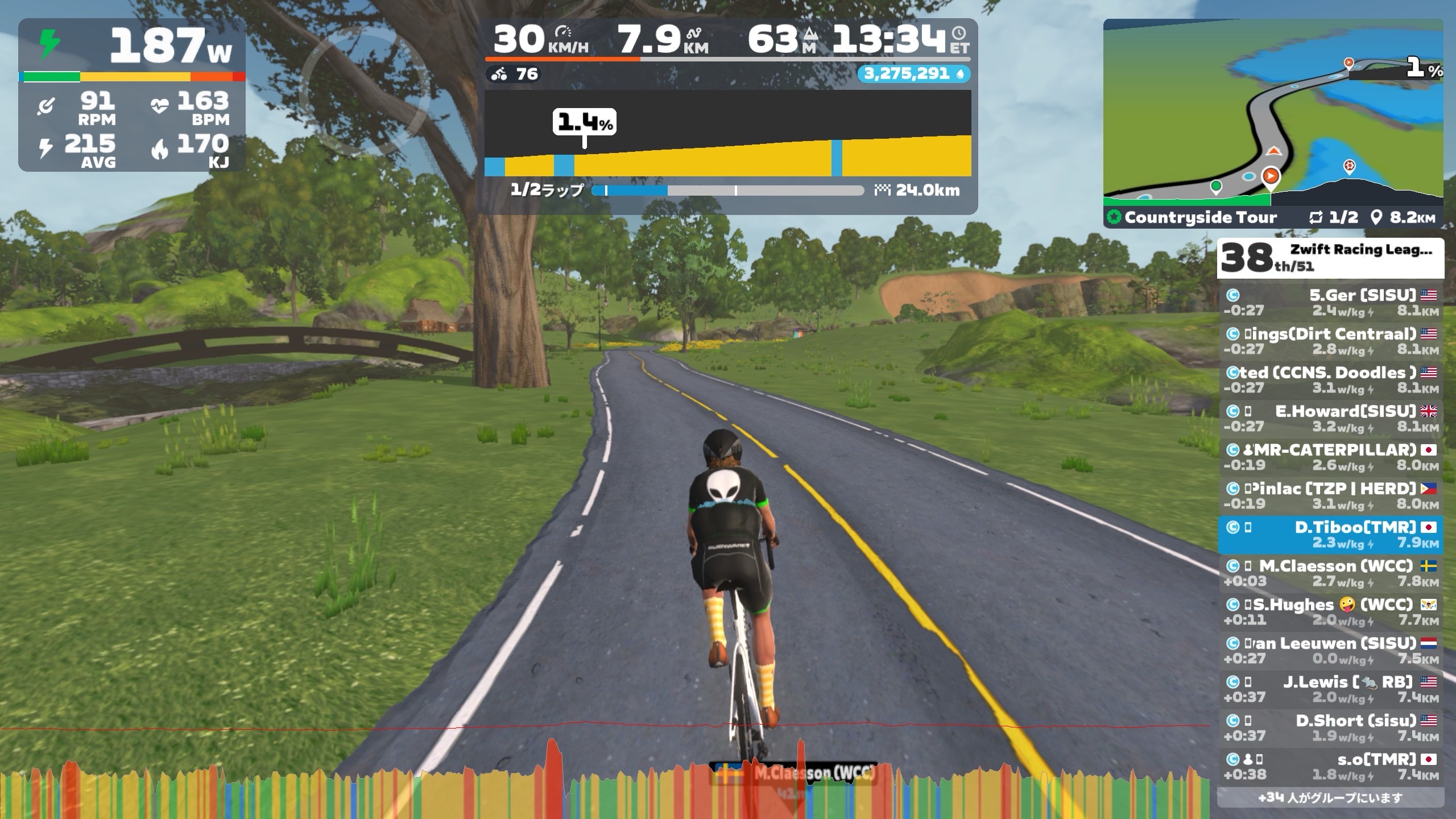
Task: Click the highlighted D.Tiboo[TMR] row
Action: 1330,535
